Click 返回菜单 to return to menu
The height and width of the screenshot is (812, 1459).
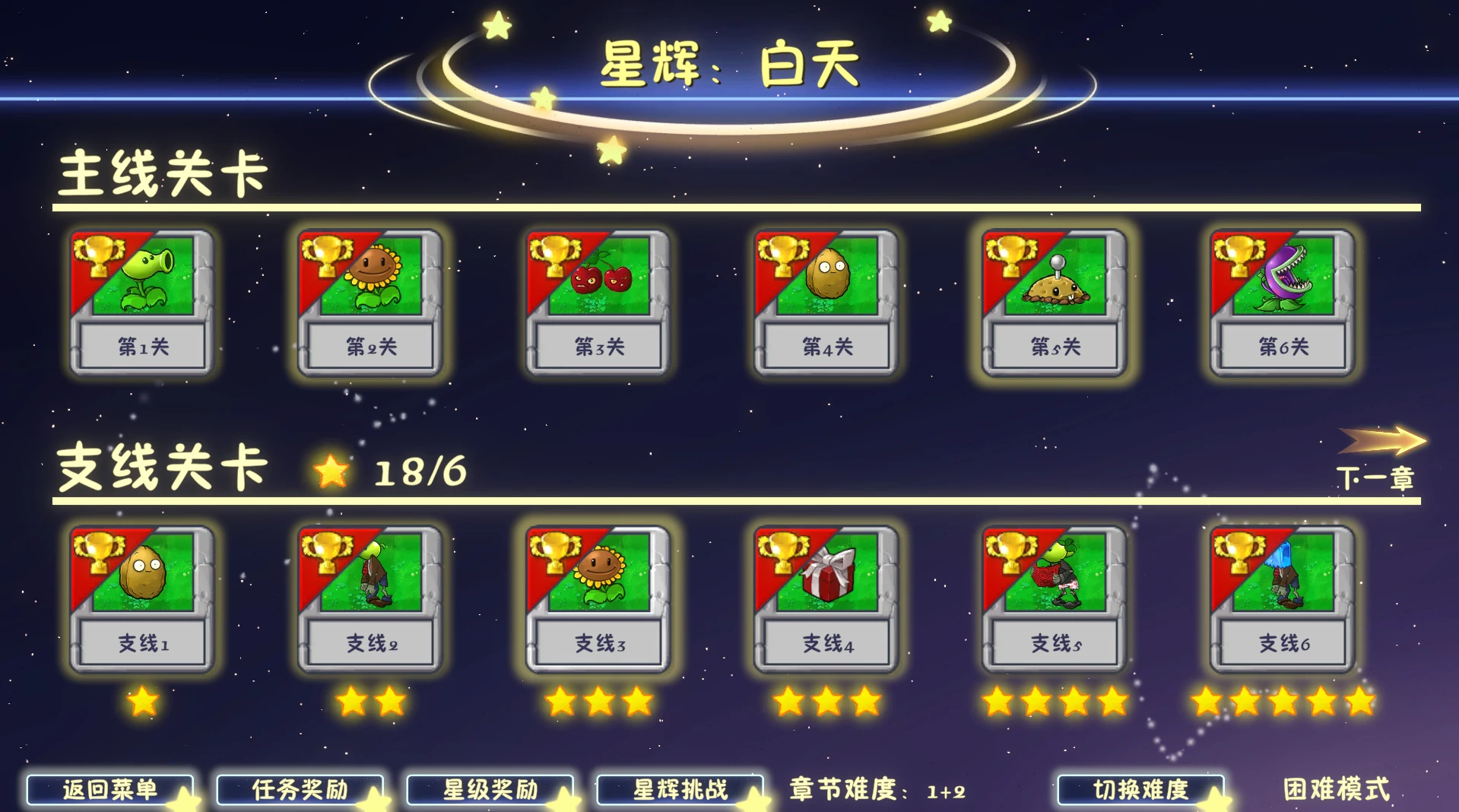coord(110,789)
